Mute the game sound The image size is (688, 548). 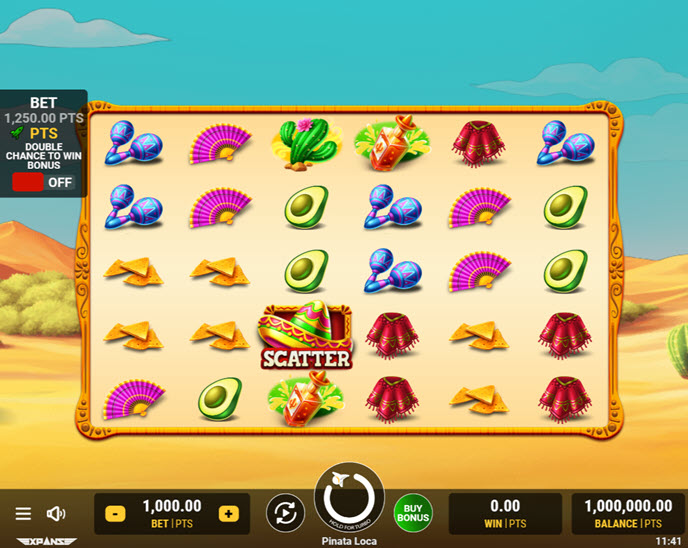tap(56, 513)
